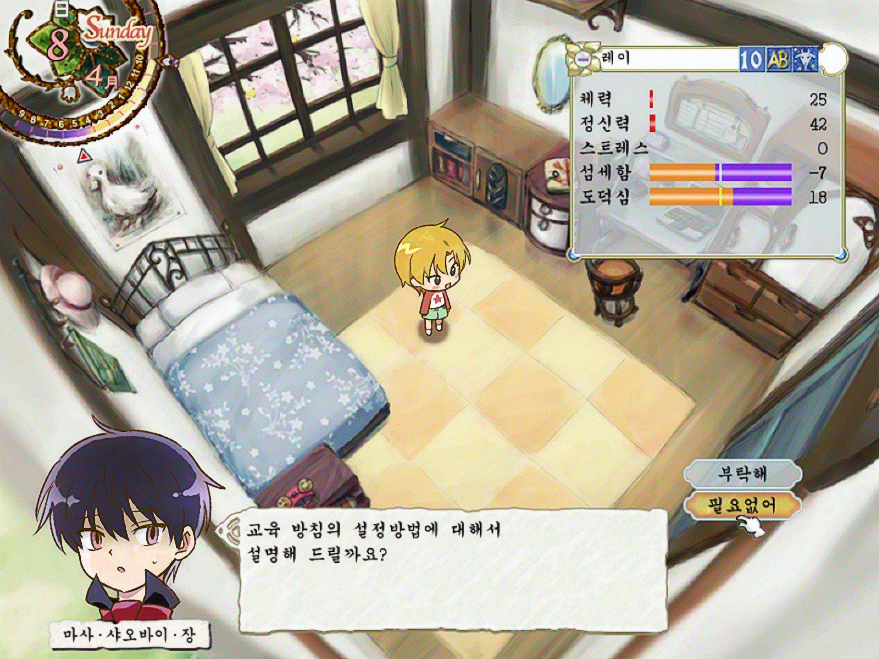This screenshot has width=879, height=659.
Task: Choose the 부탁해 reply option
Action: coord(743,472)
